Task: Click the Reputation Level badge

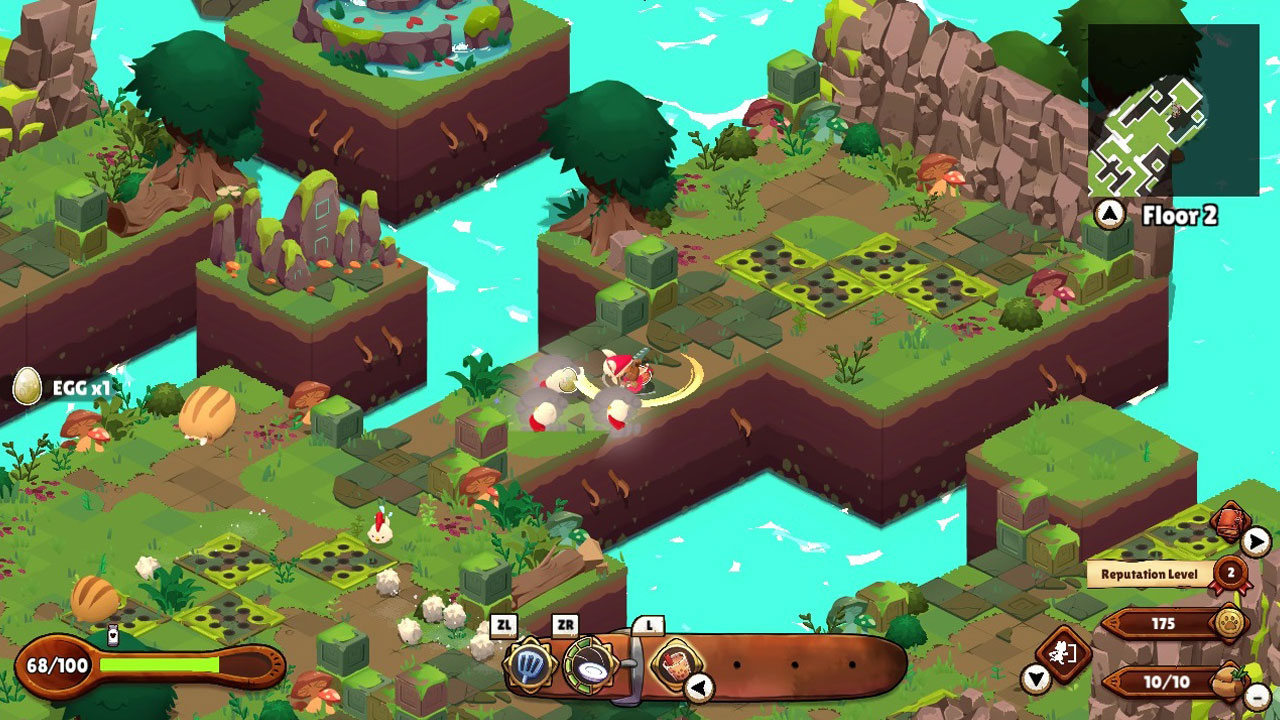Action: [1231, 574]
